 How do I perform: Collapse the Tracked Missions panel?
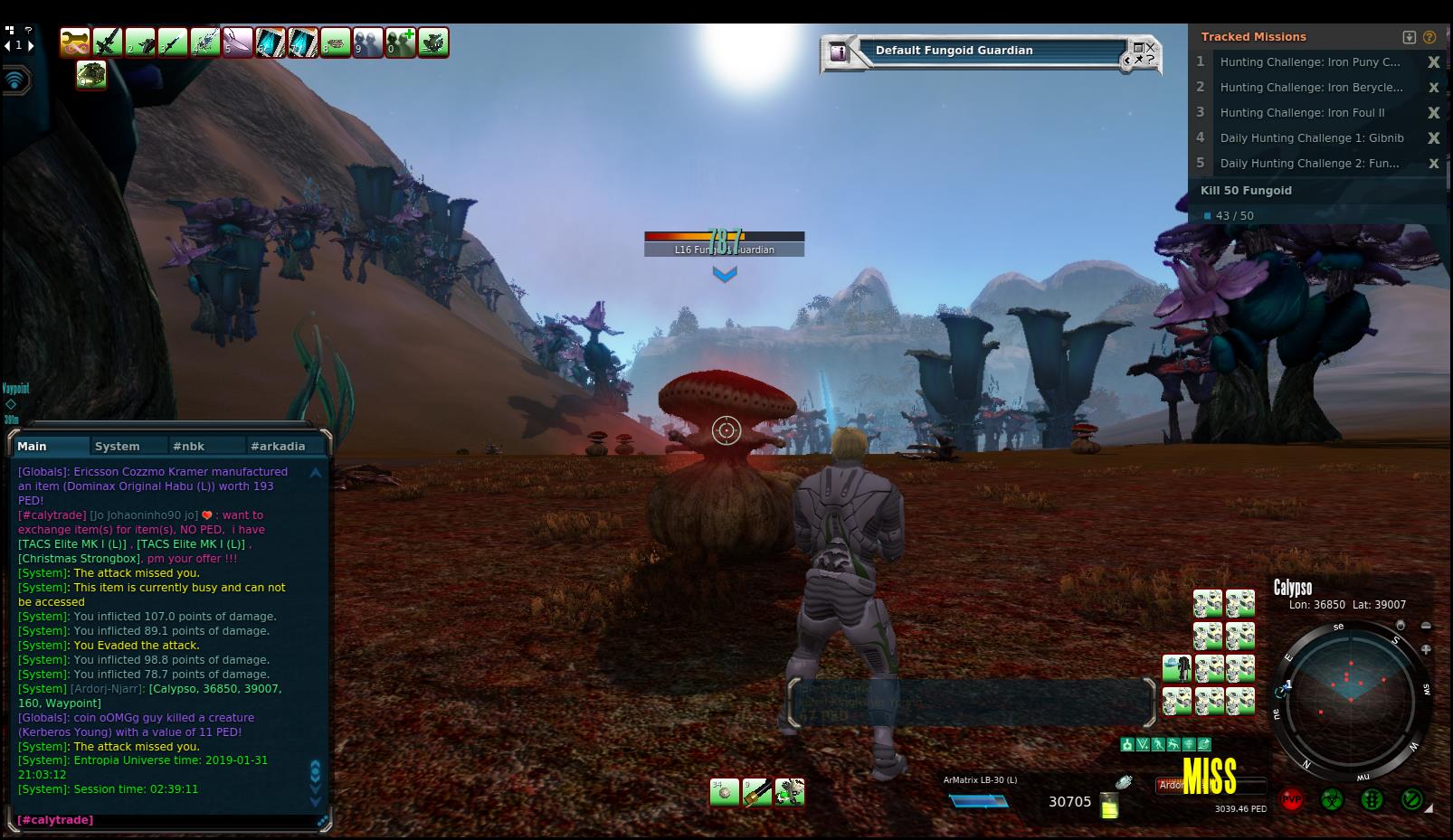(1409, 37)
